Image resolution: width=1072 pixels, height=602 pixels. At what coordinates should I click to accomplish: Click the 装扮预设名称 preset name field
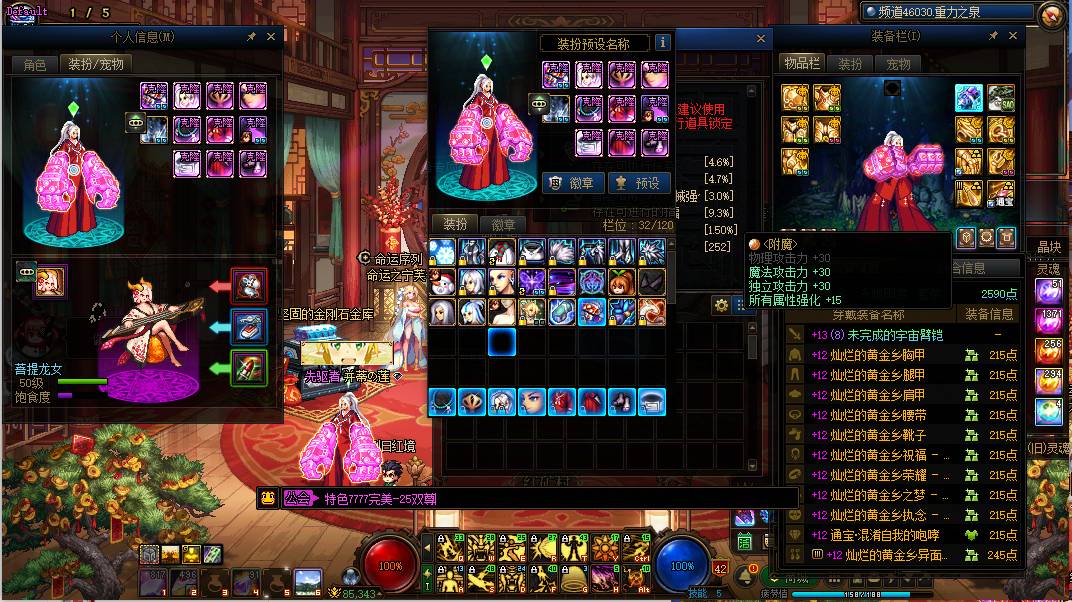pyautogui.click(x=593, y=43)
